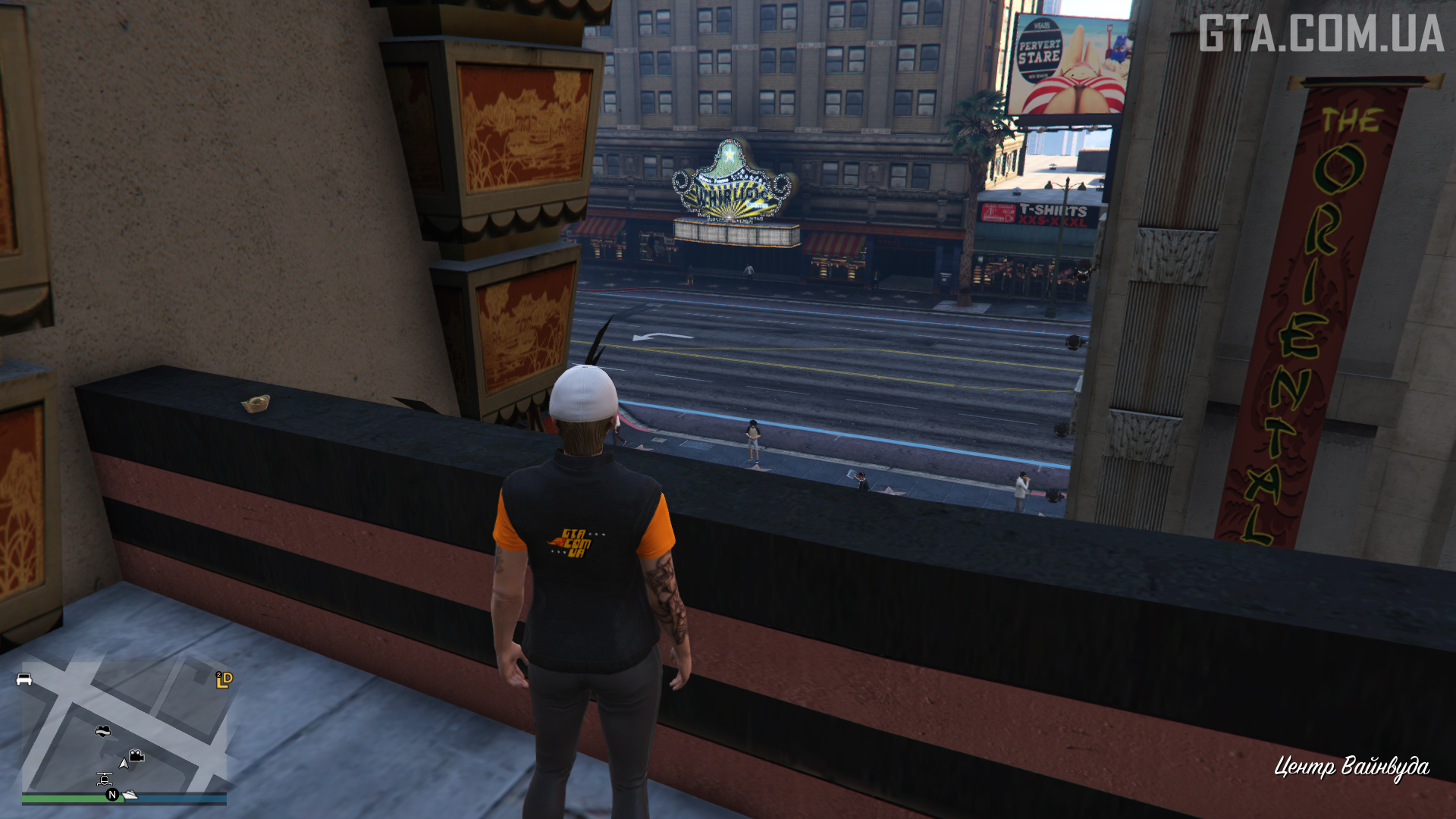
Task: Click the white player arrow on minimap
Action: (124, 763)
